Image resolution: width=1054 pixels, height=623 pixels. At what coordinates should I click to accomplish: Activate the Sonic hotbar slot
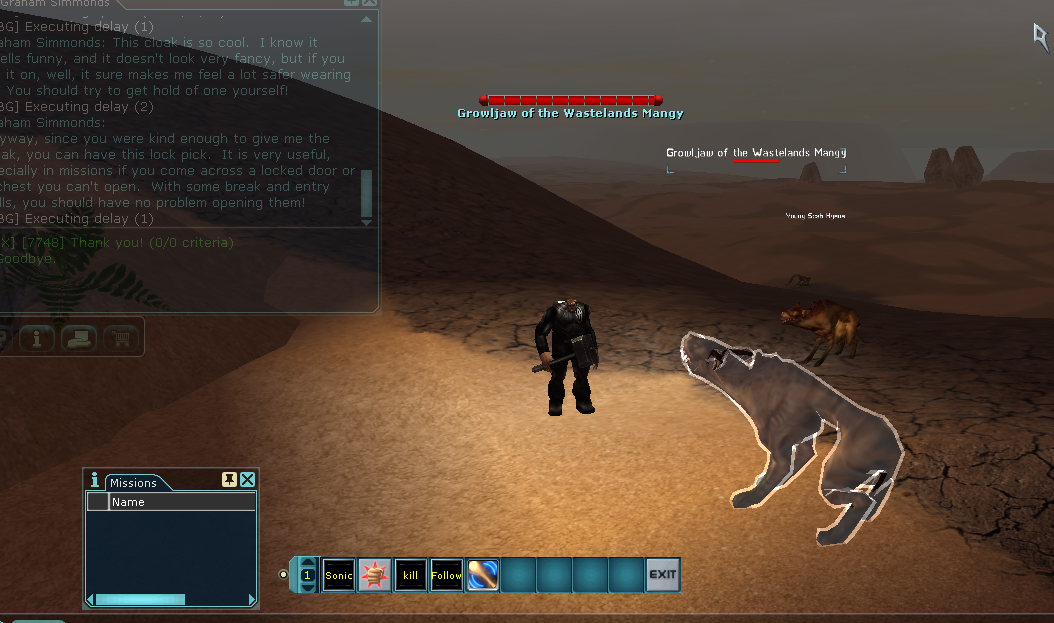pyautogui.click(x=339, y=575)
